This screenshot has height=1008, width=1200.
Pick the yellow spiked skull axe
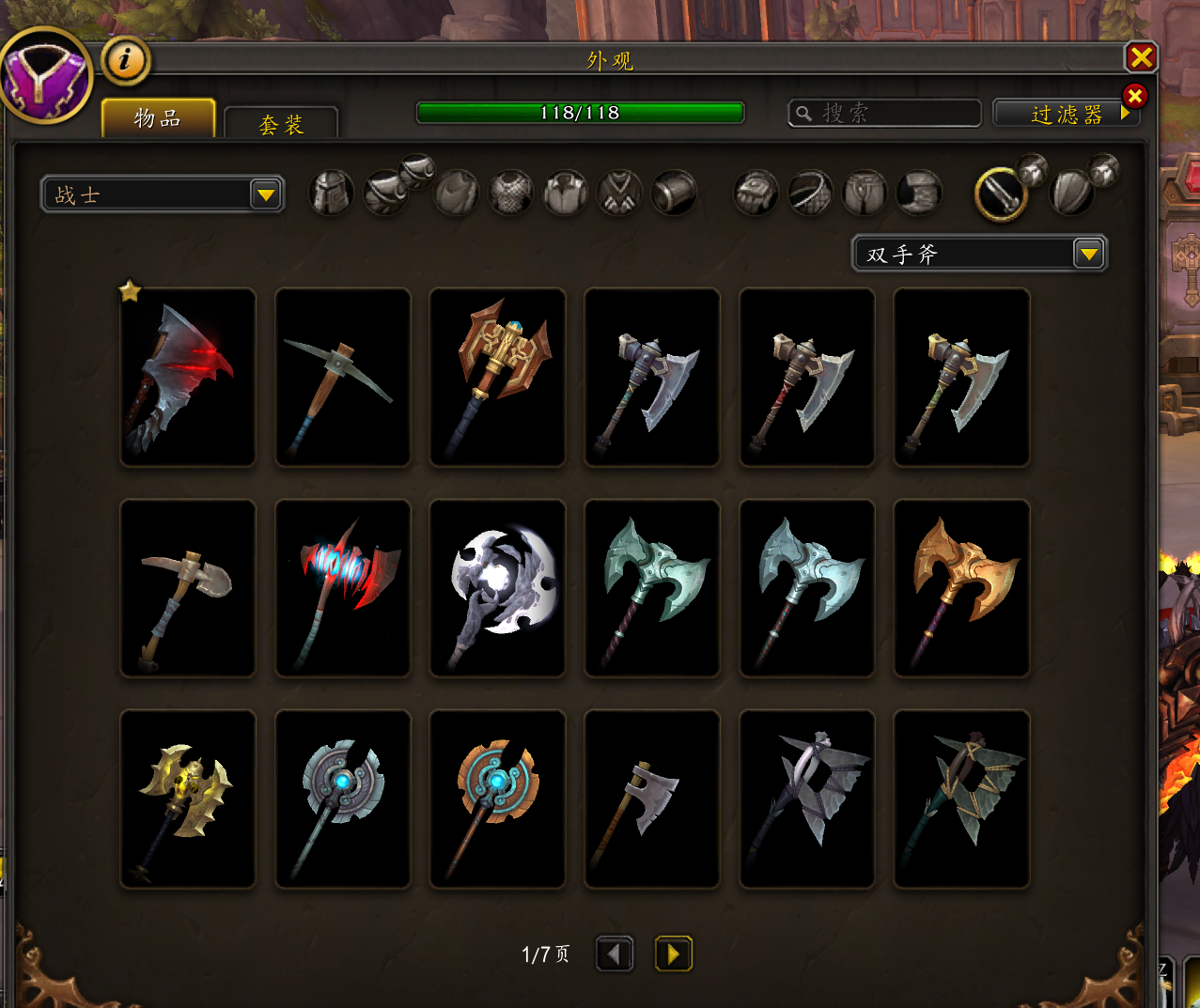(188, 799)
